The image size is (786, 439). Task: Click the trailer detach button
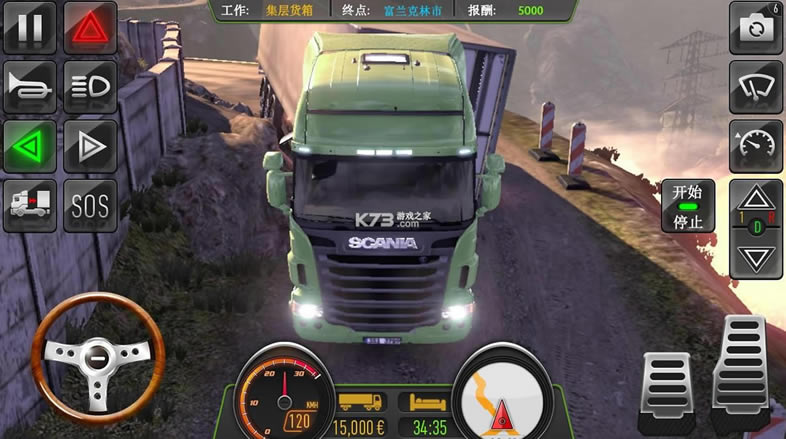click(x=30, y=206)
